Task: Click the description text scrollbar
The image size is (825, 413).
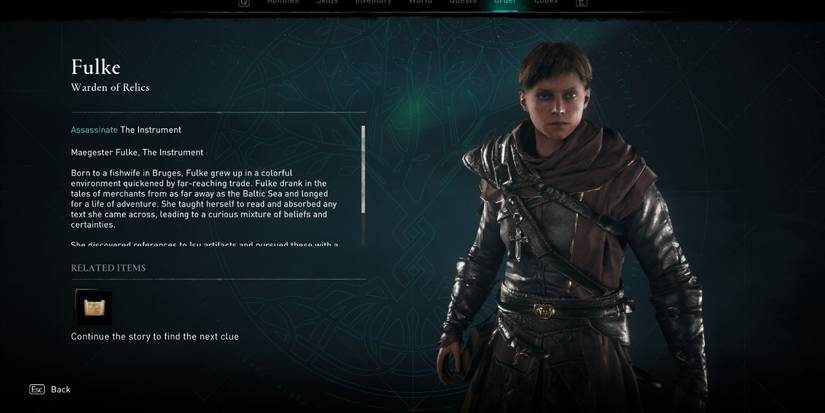Action: [x=363, y=168]
